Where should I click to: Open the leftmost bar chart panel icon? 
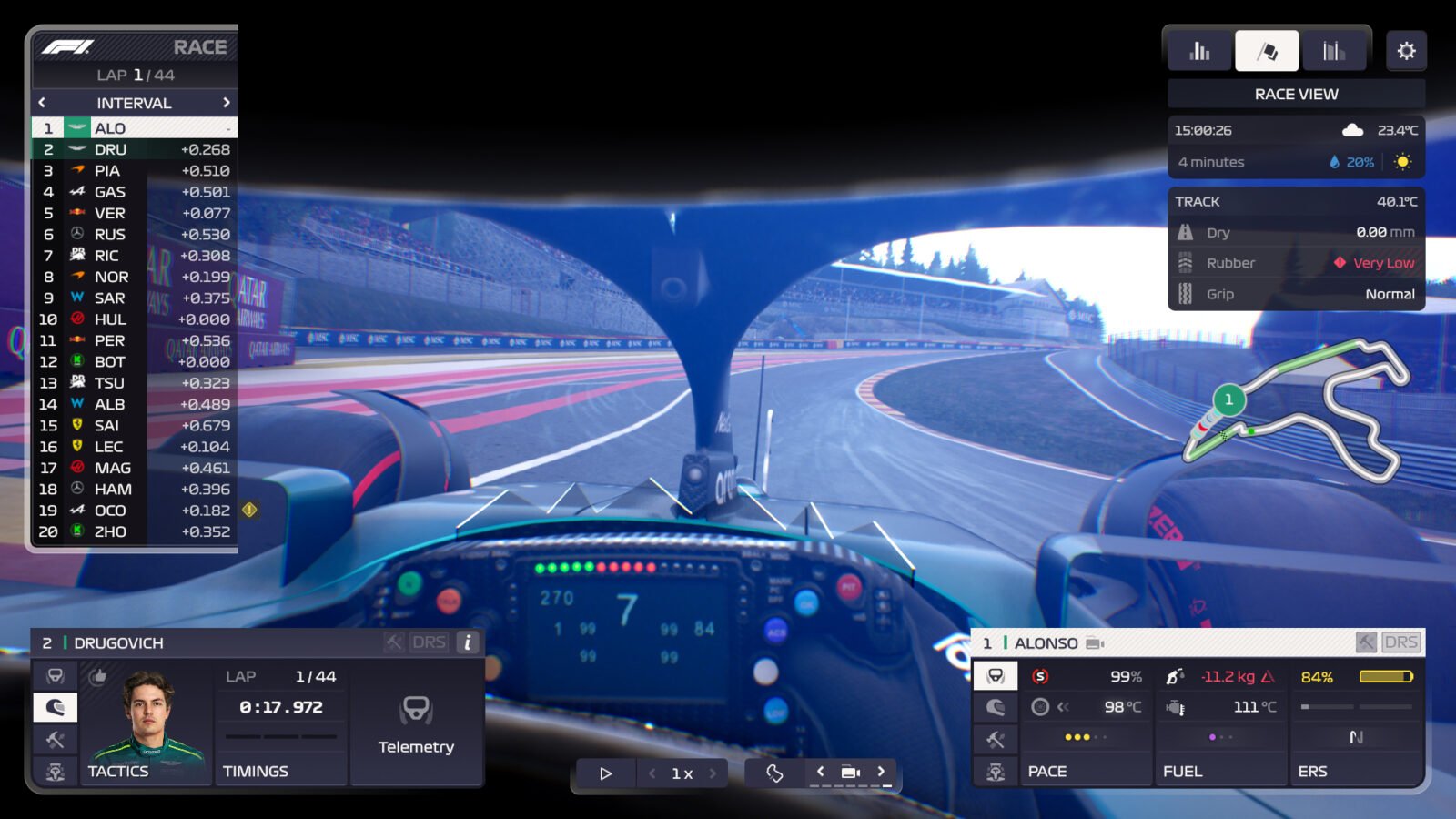point(1198,50)
